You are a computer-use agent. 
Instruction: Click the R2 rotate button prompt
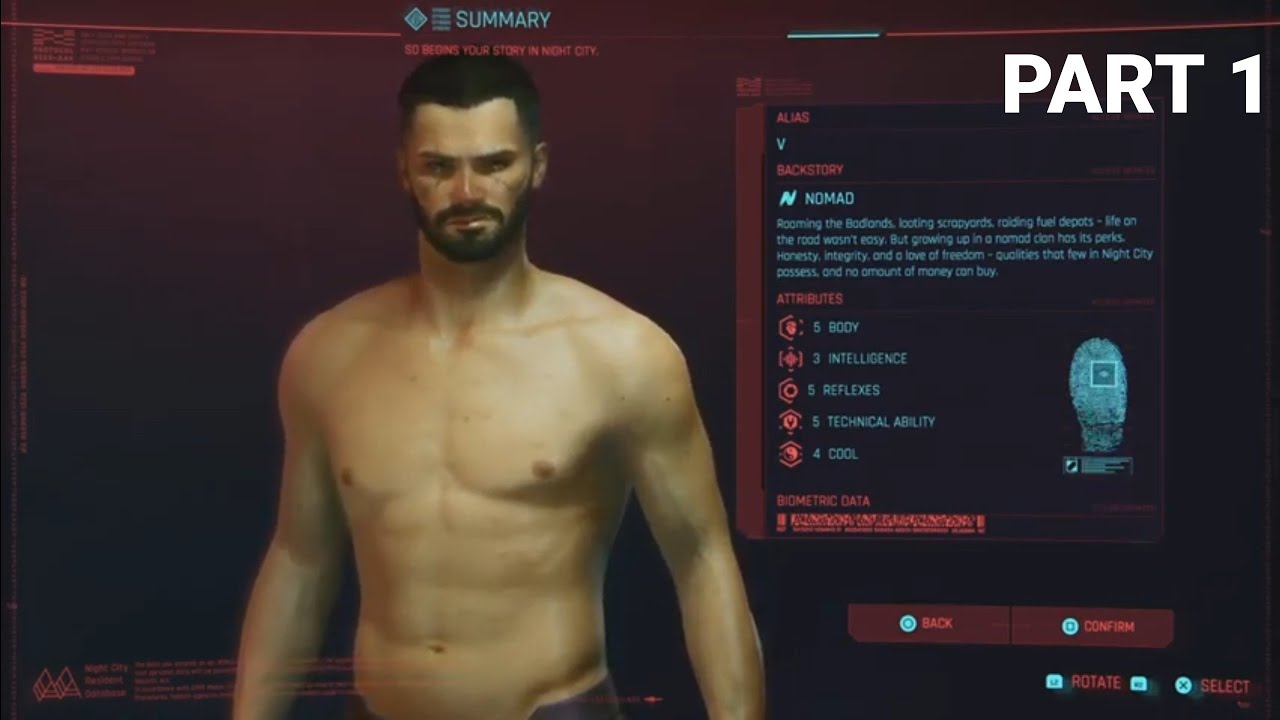tap(1139, 684)
